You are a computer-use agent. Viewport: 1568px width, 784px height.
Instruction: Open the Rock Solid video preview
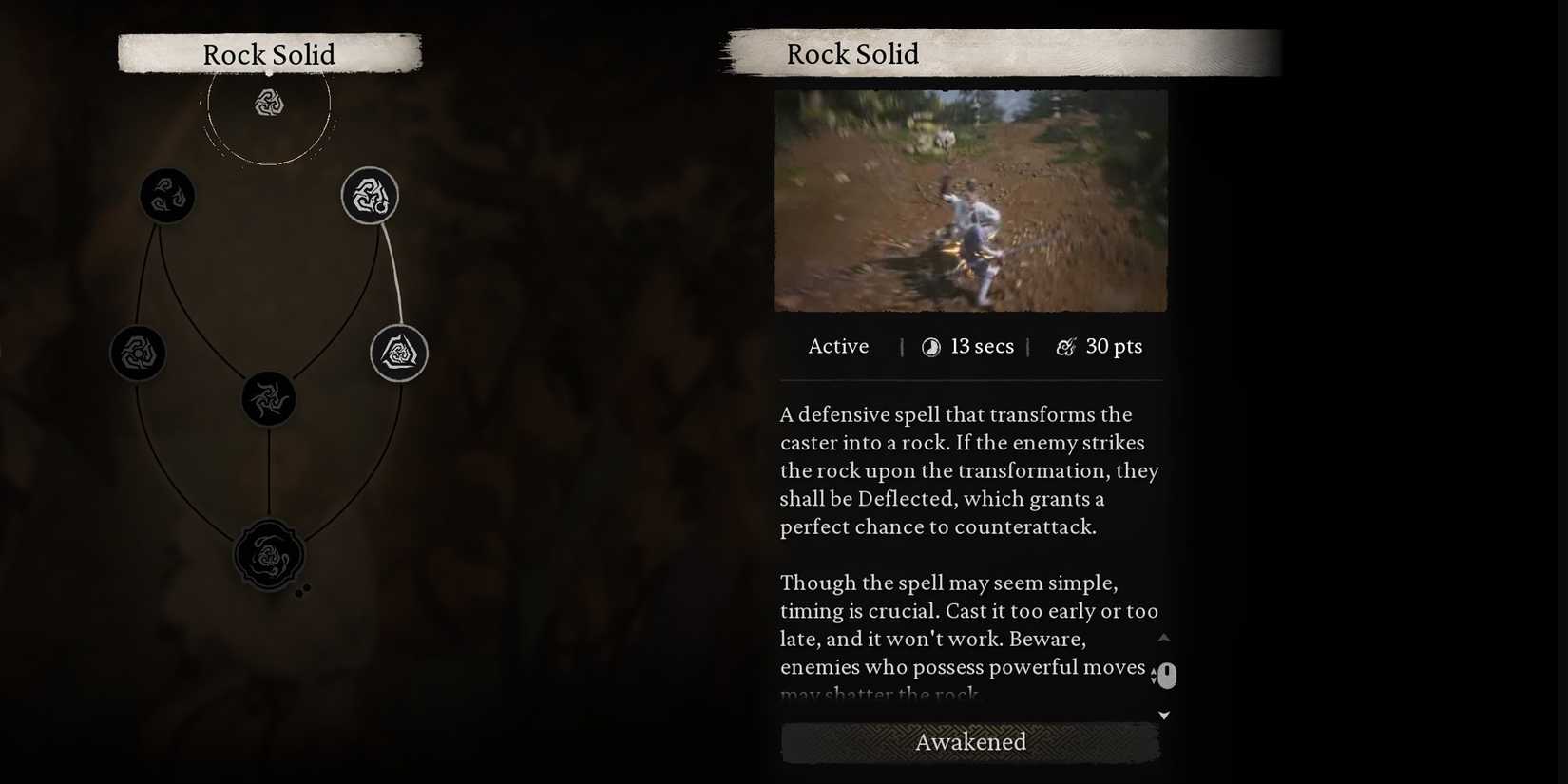970,200
